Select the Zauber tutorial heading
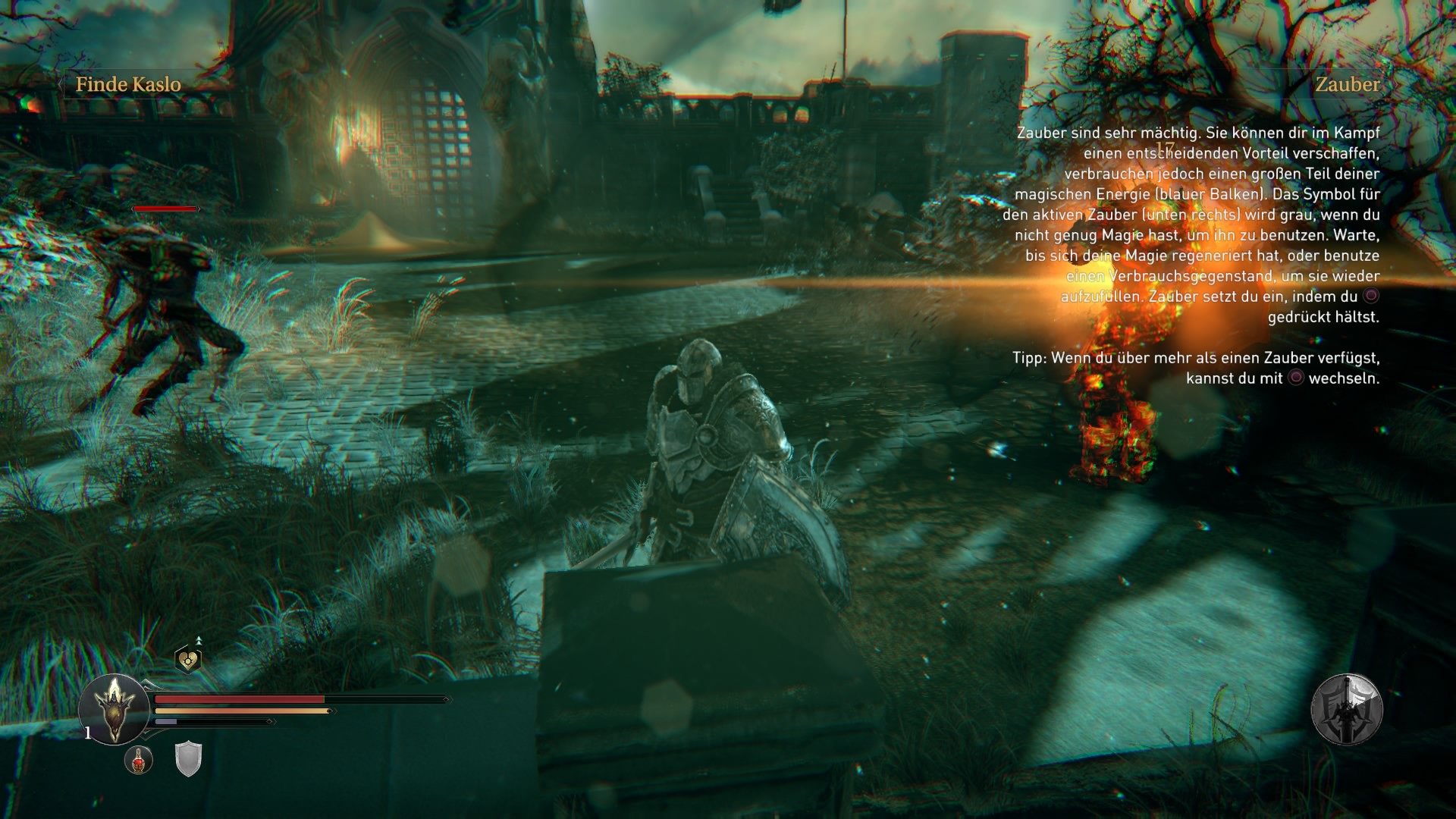 pos(1348,86)
